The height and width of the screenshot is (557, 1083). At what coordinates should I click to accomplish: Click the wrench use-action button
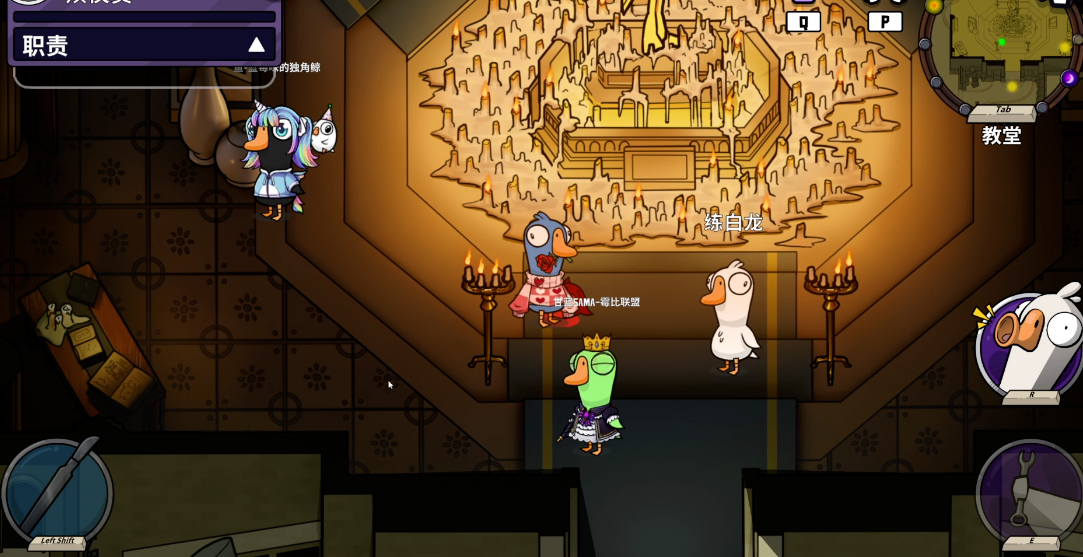pyautogui.click(x=1029, y=491)
